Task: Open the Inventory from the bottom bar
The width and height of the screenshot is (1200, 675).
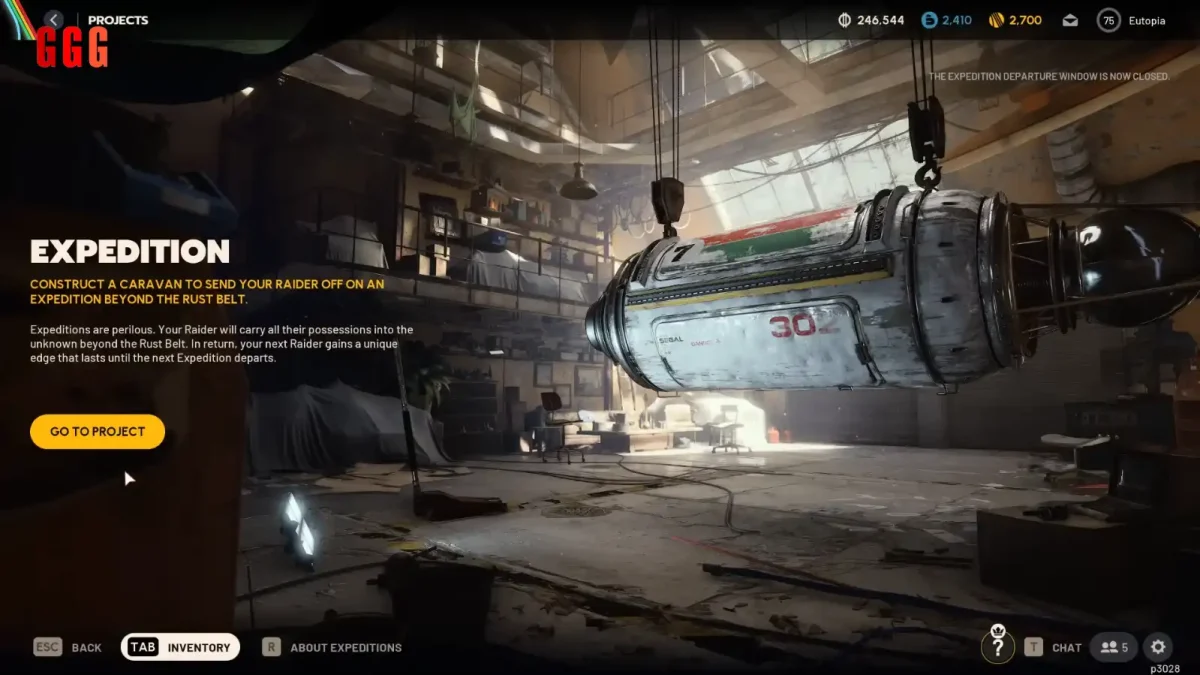Action: (x=181, y=647)
